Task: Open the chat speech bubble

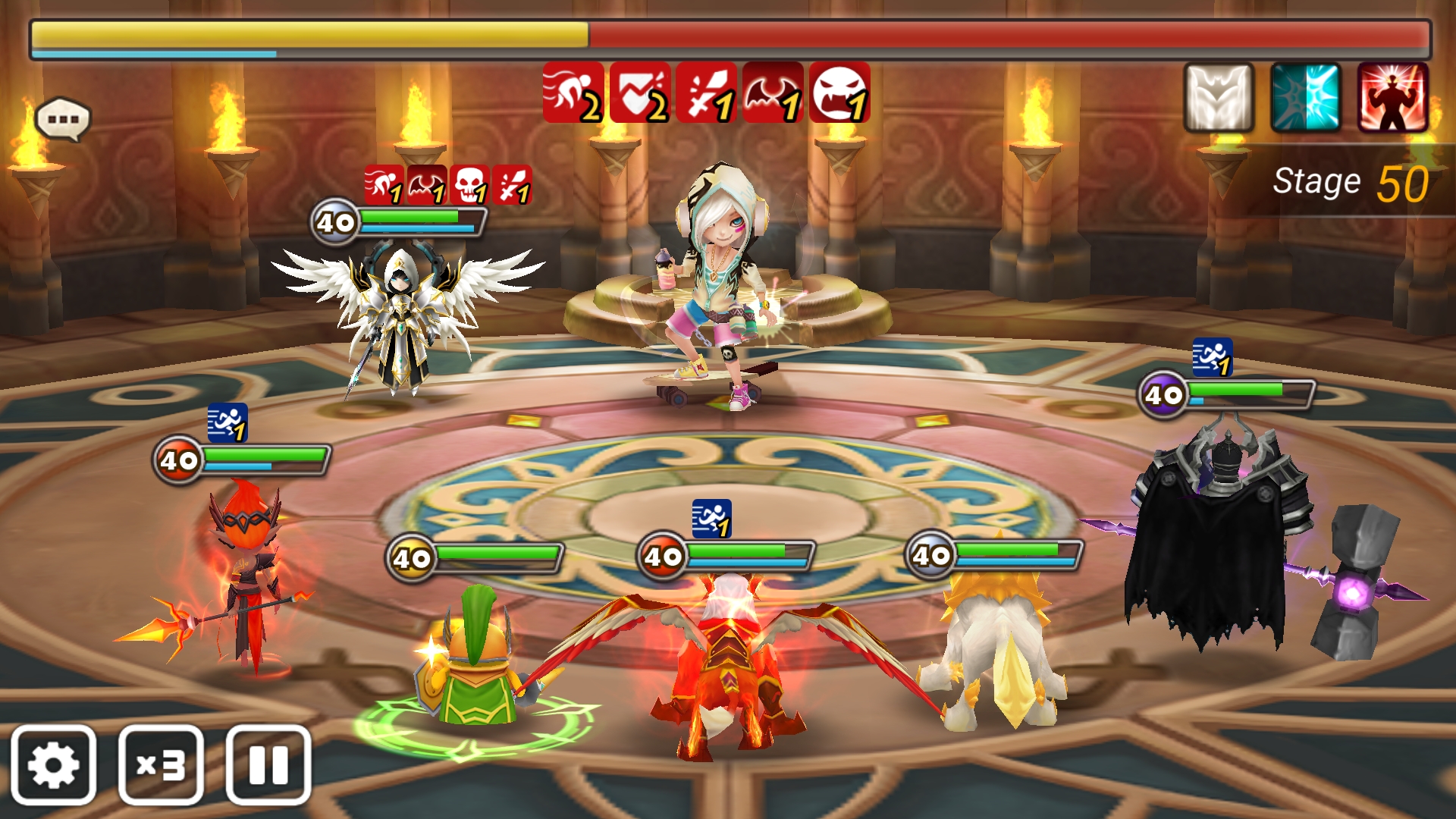Action: tap(63, 120)
